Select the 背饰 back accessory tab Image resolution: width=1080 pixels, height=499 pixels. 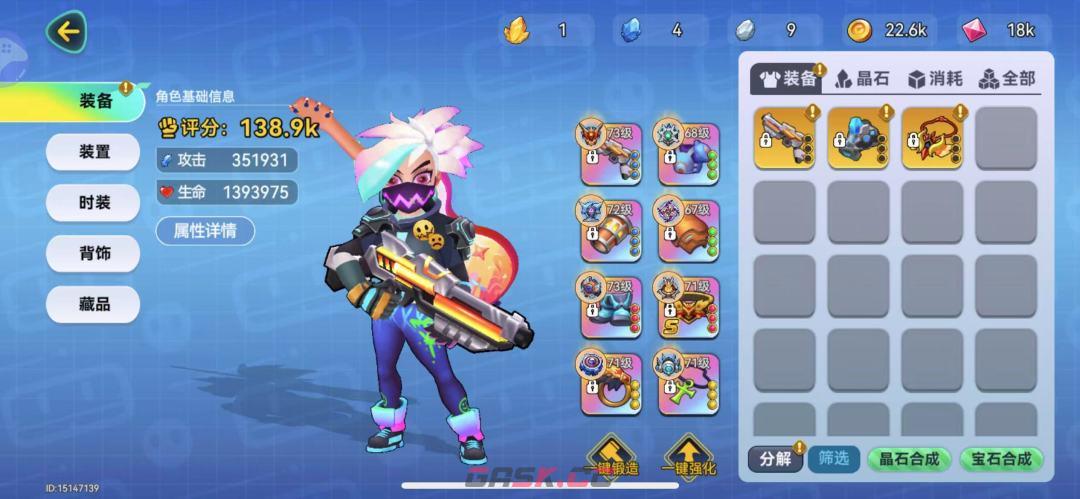tap(94, 254)
